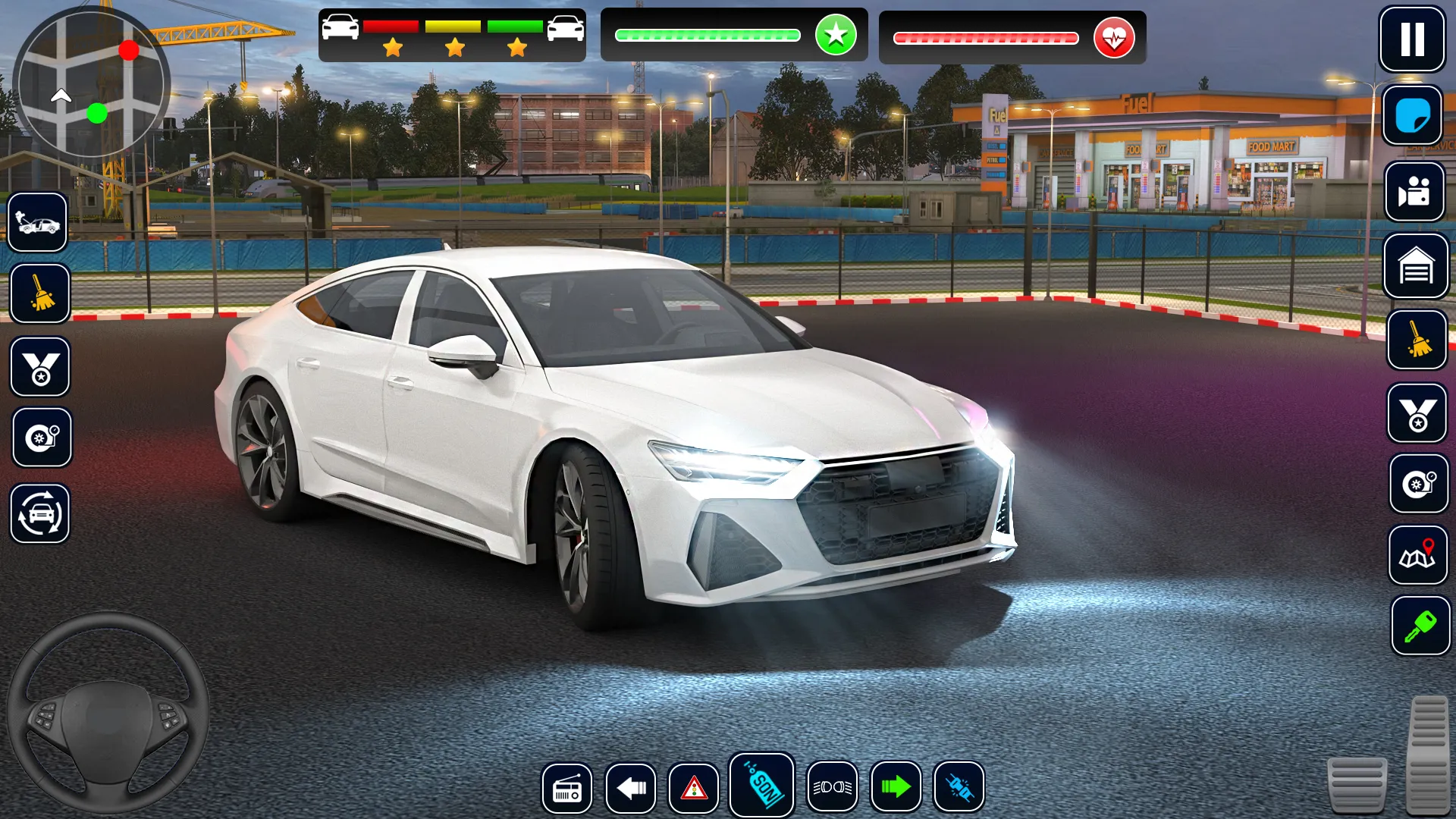This screenshot has height=819, width=1456.
Task: Open the circular minimap
Action: click(x=92, y=83)
